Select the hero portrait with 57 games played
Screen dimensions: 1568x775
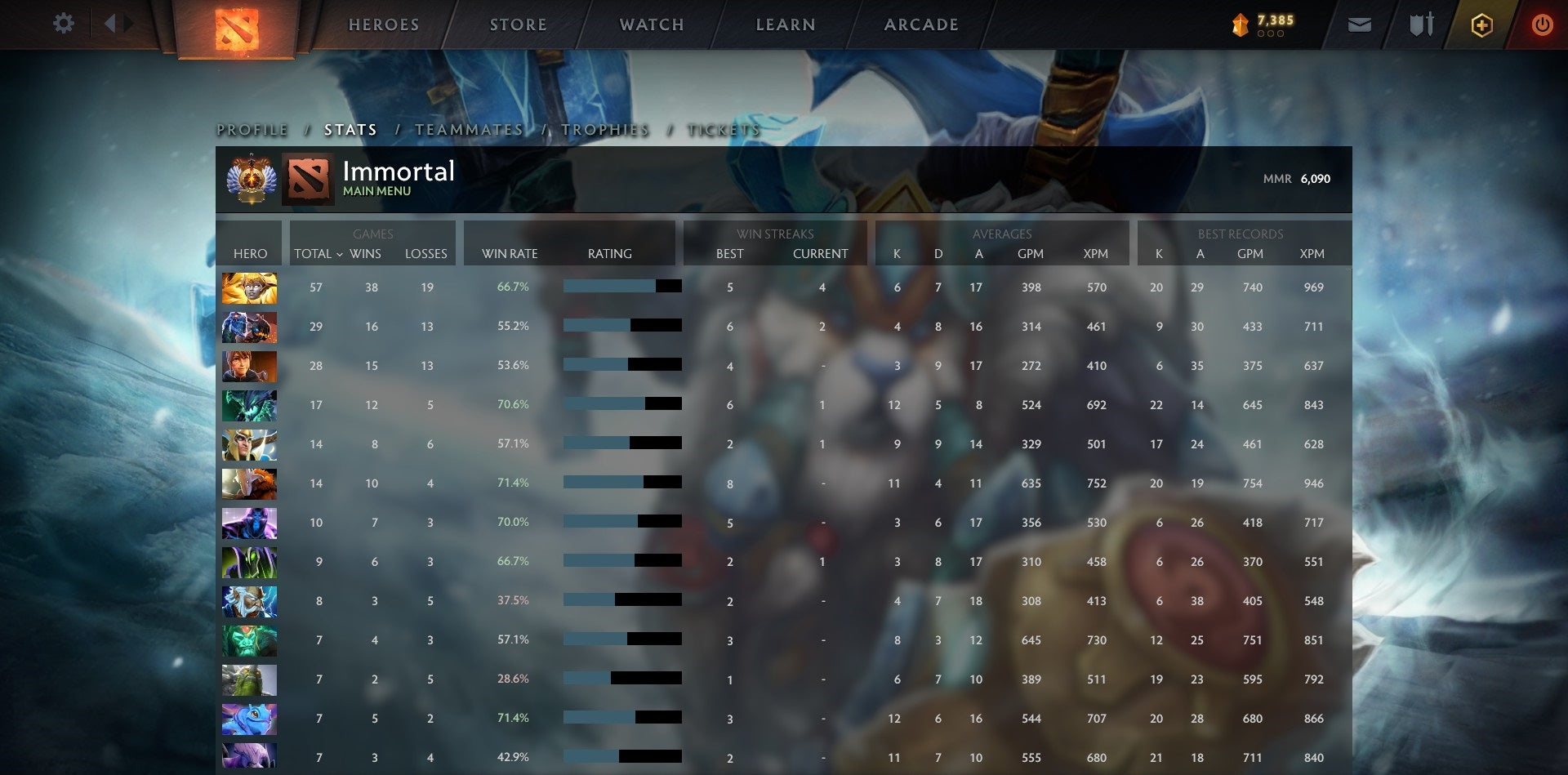pos(249,287)
